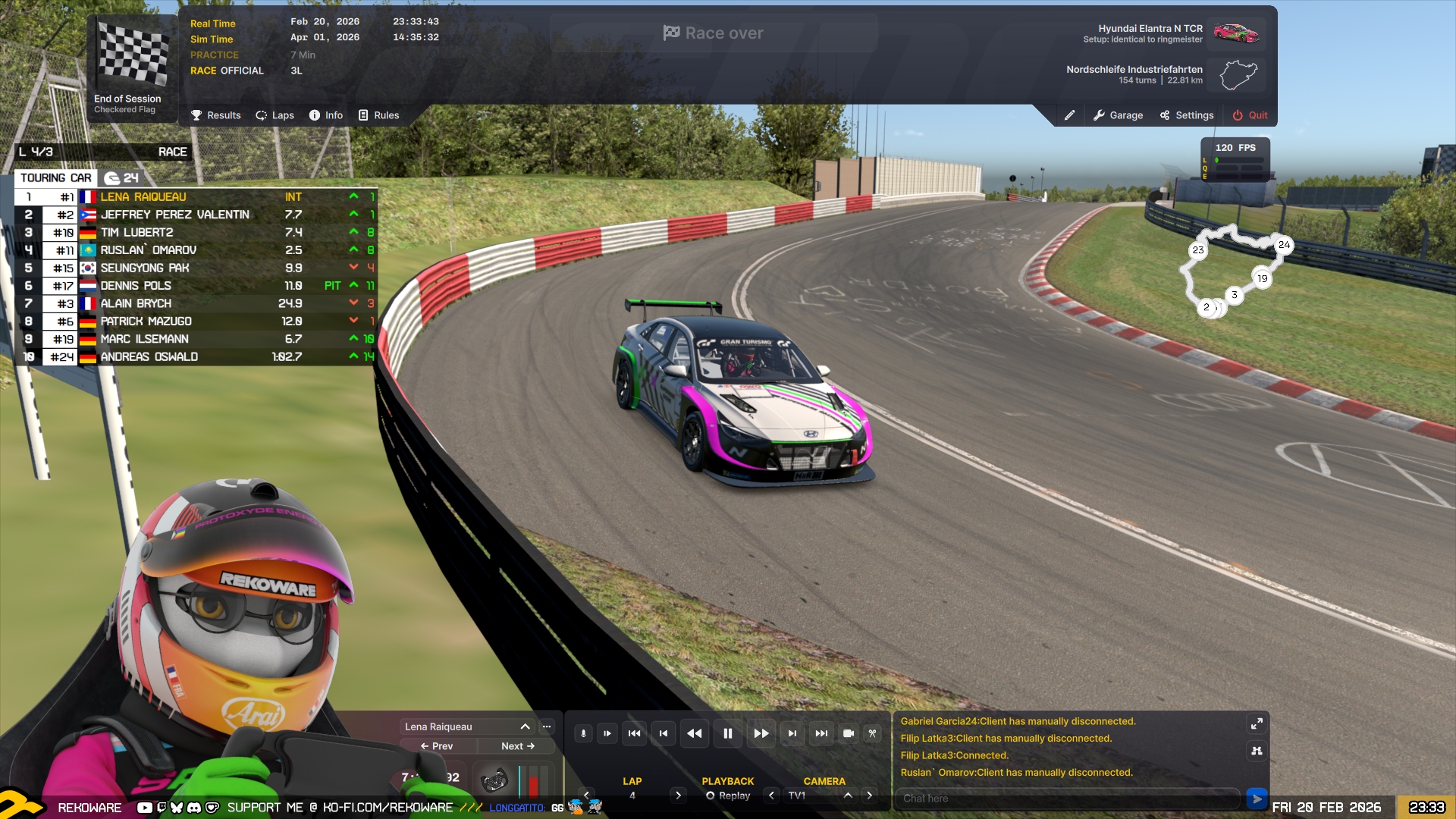The height and width of the screenshot is (819, 1456).
Task: Pause the replay playback
Action: pyautogui.click(x=727, y=733)
